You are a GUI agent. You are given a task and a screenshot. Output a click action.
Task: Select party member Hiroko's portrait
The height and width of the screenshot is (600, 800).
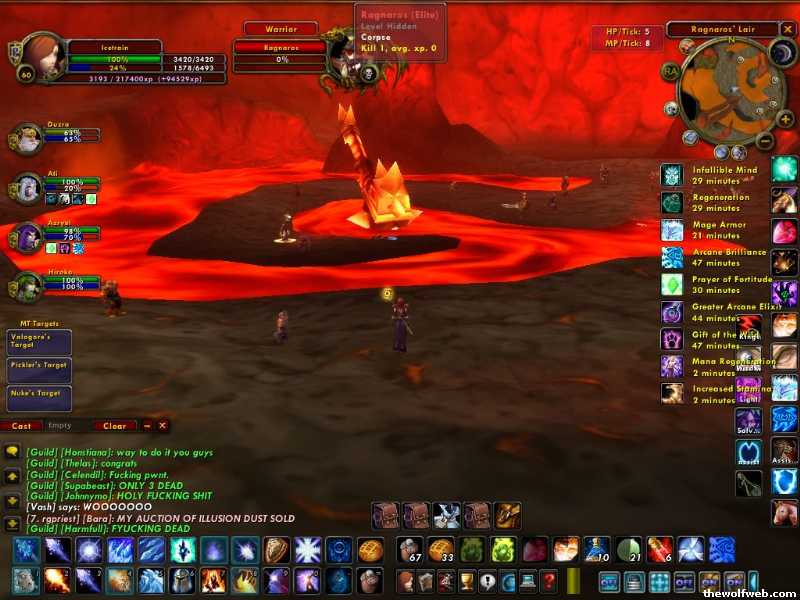click(28, 287)
